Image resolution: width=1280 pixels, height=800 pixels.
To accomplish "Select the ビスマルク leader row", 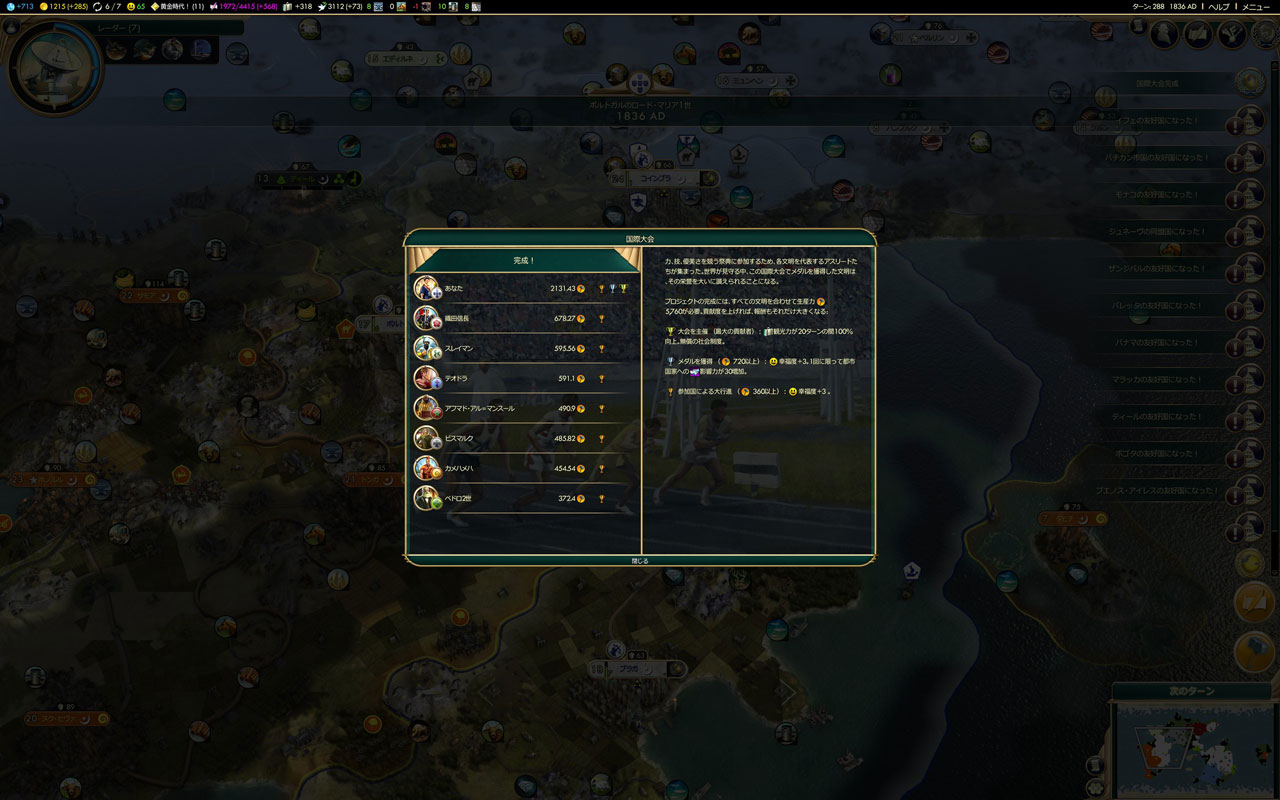I will (x=524, y=438).
